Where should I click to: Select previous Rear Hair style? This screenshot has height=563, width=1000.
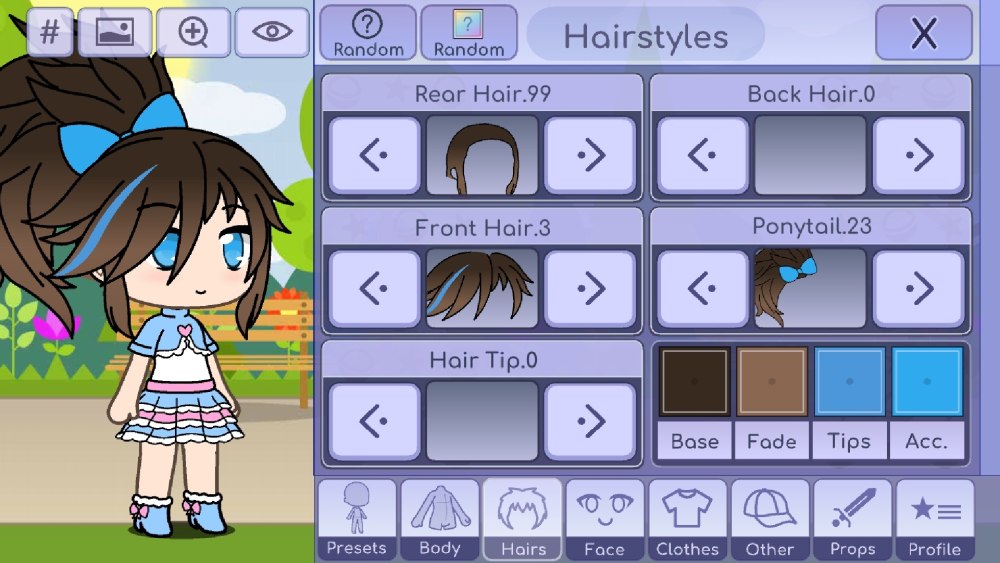374,155
